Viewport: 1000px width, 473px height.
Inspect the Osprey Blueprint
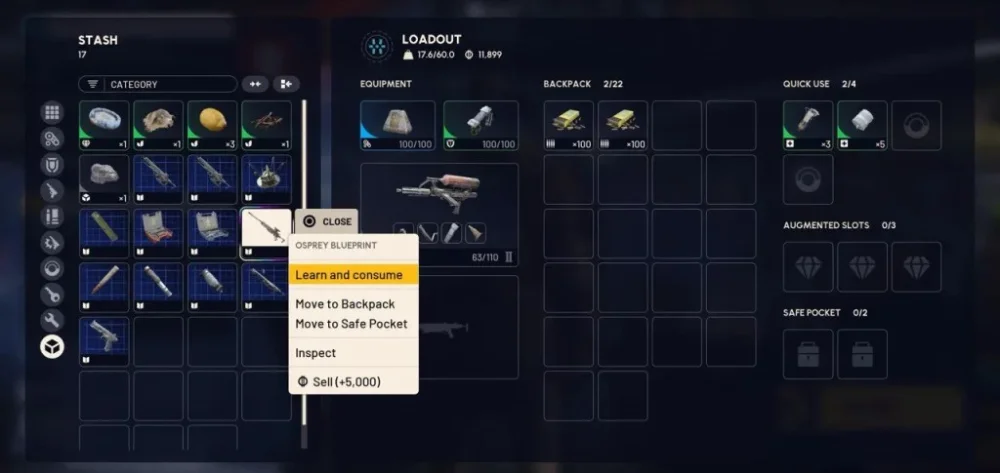pos(316,353)
